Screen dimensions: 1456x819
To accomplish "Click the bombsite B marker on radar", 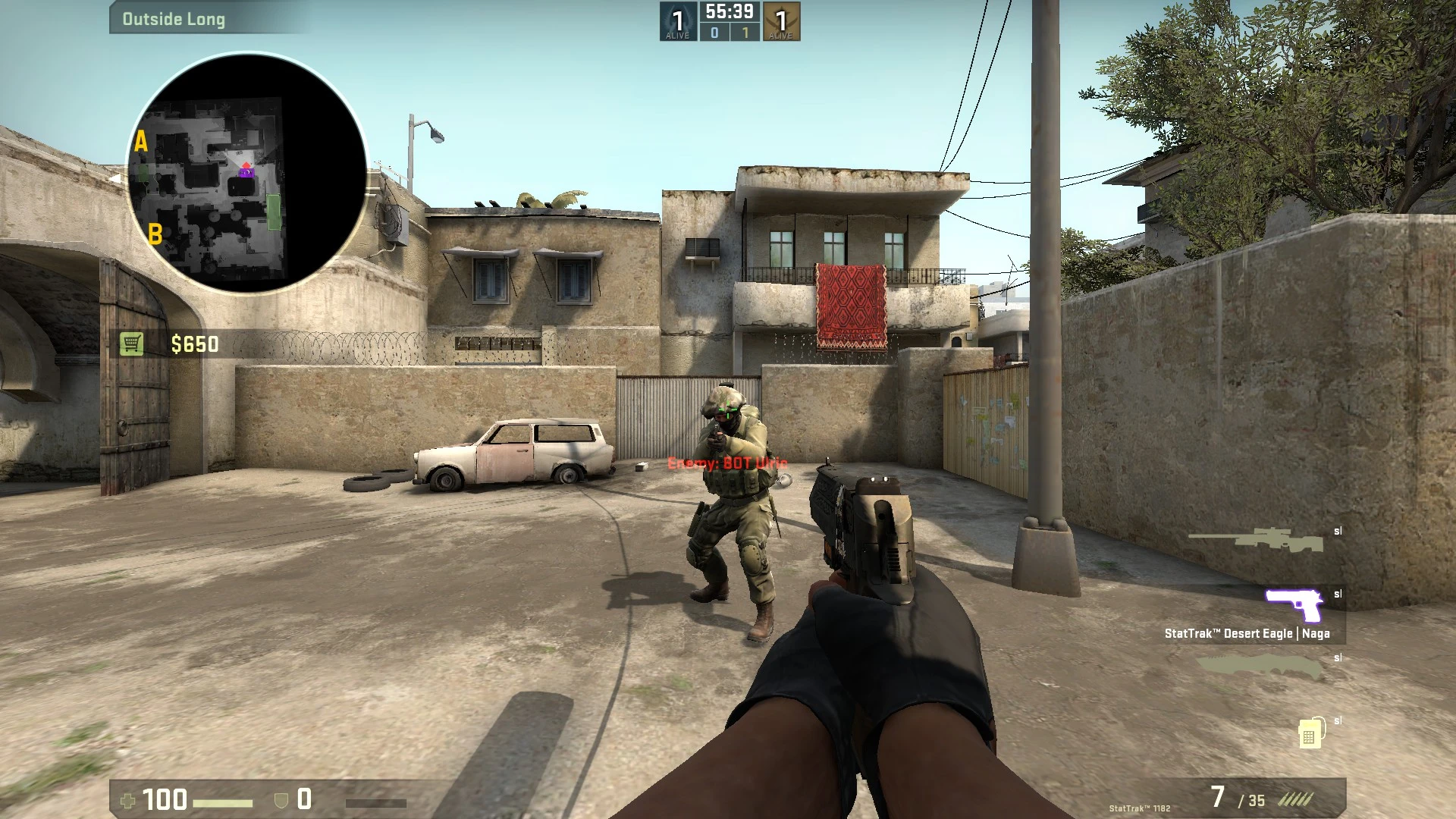I will click(155, 234).
